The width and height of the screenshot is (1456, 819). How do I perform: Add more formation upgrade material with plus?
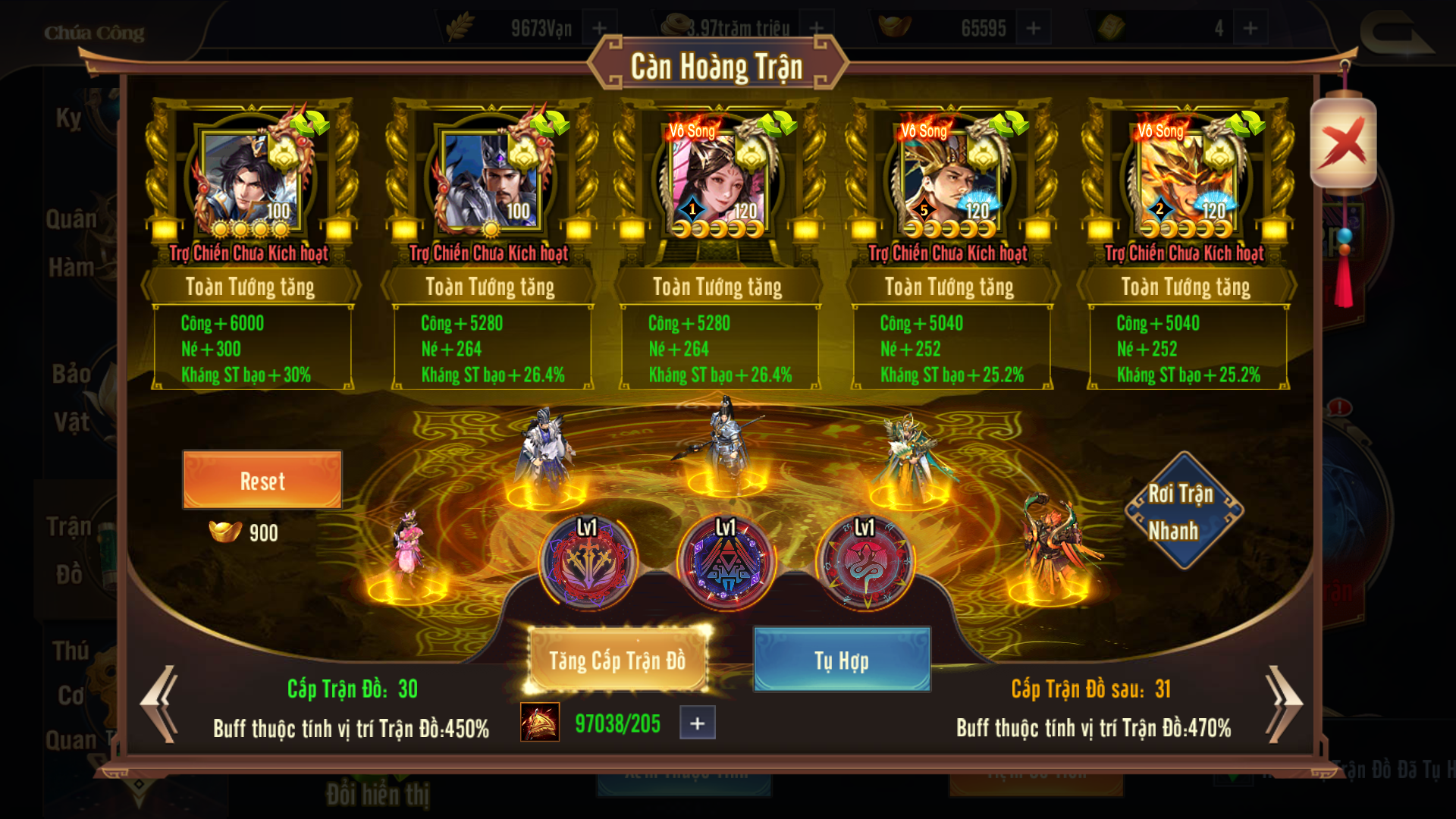(698, 723)
